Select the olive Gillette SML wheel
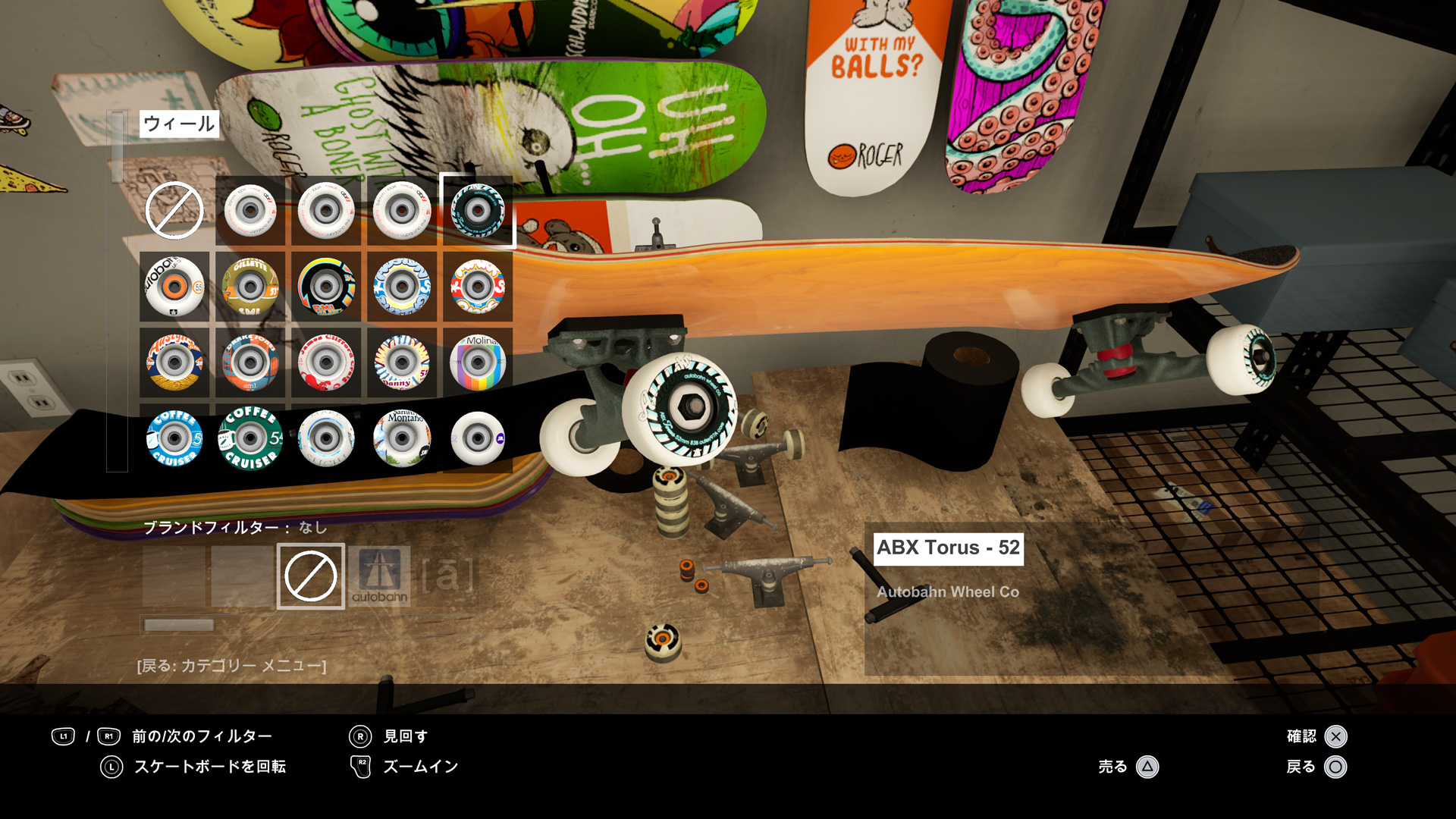Image resolution: width=1456 pixels, height=819 pixels. tap(250, 287)
